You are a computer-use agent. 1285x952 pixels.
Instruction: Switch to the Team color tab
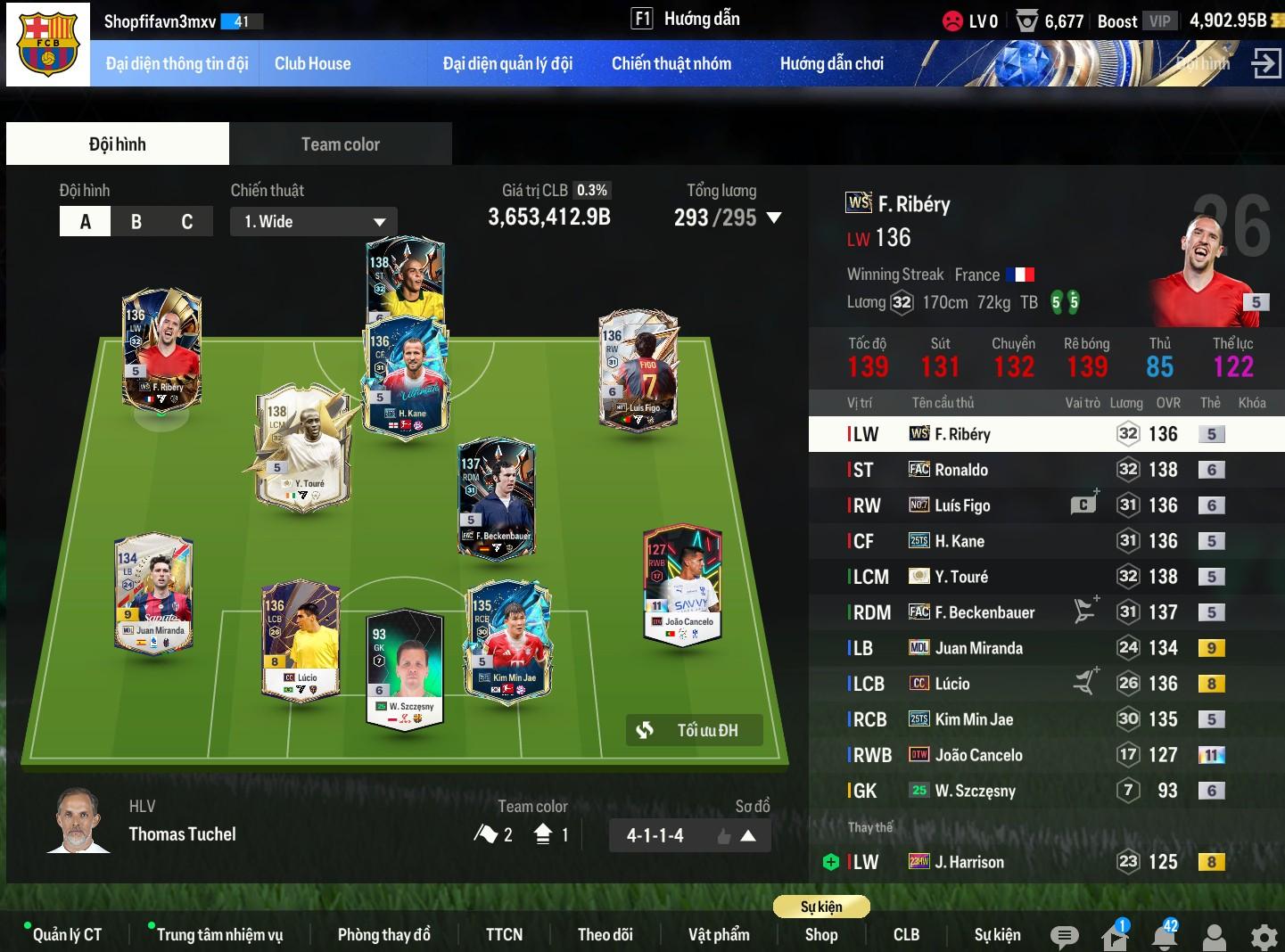click(x=340, y=144)
